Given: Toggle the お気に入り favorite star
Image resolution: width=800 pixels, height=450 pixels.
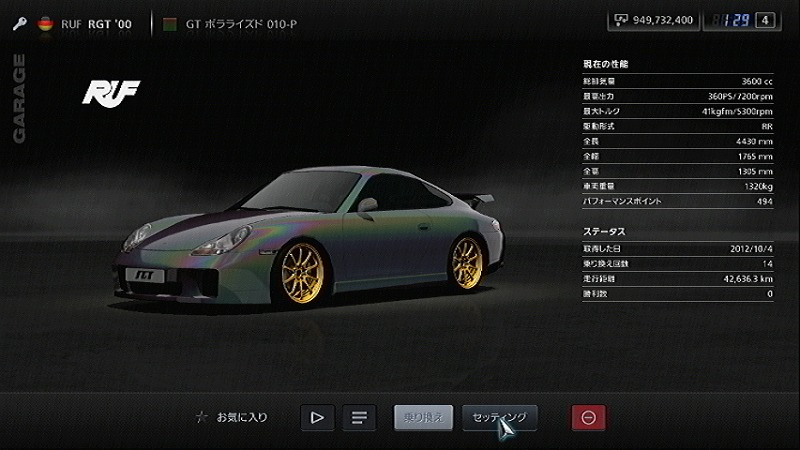Looking at the screenshot, I should coord(202,417).
